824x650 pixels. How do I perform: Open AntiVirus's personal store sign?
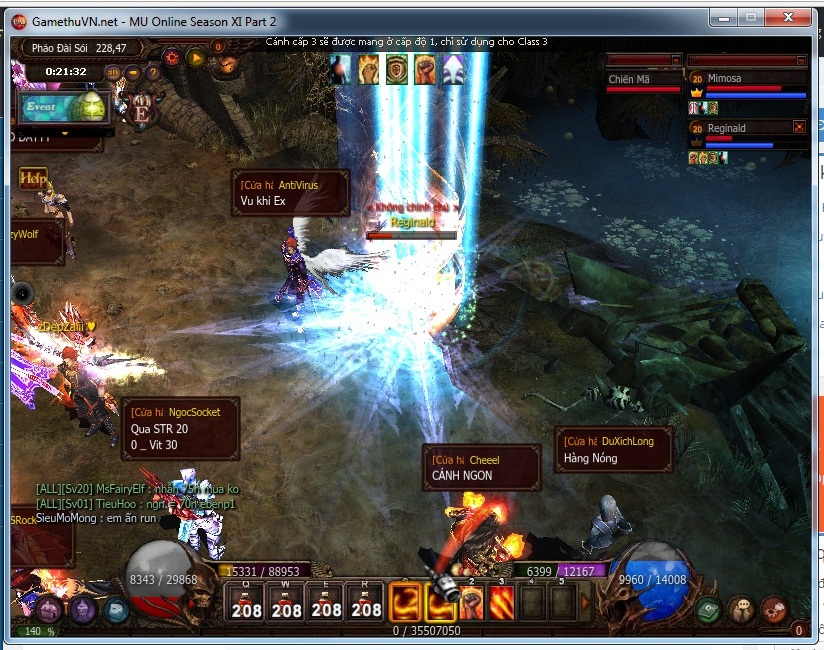[x=290, y=192]
